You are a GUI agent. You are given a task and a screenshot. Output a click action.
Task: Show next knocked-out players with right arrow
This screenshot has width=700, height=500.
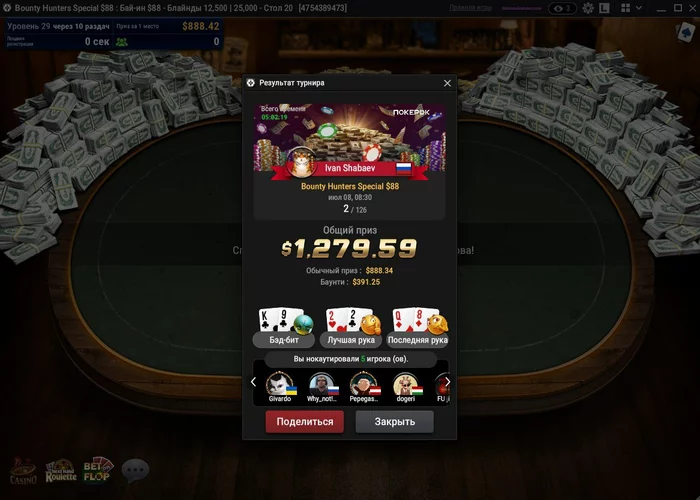point(447,382)
